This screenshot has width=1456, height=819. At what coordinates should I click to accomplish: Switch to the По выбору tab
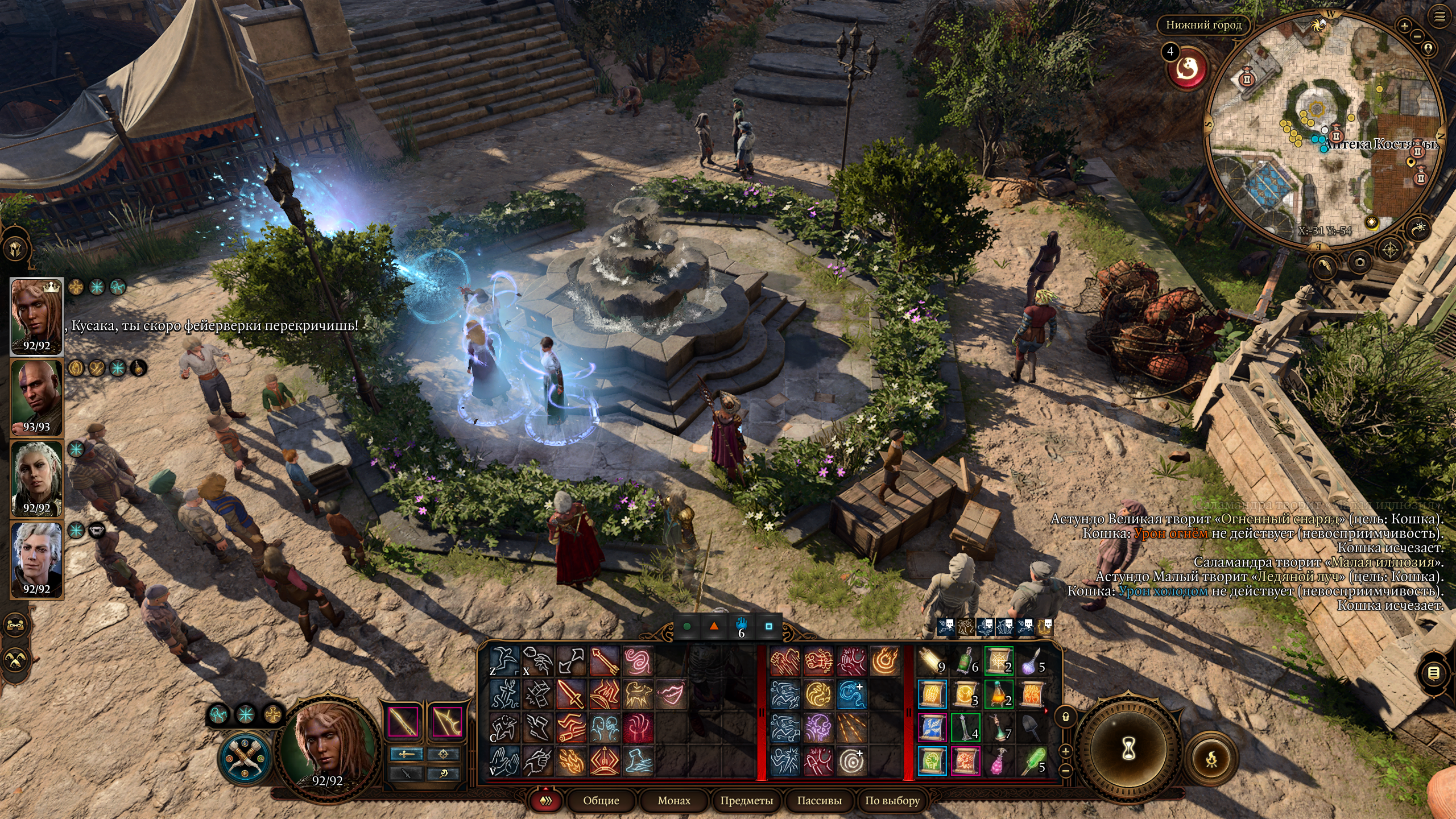coord(892,801)
